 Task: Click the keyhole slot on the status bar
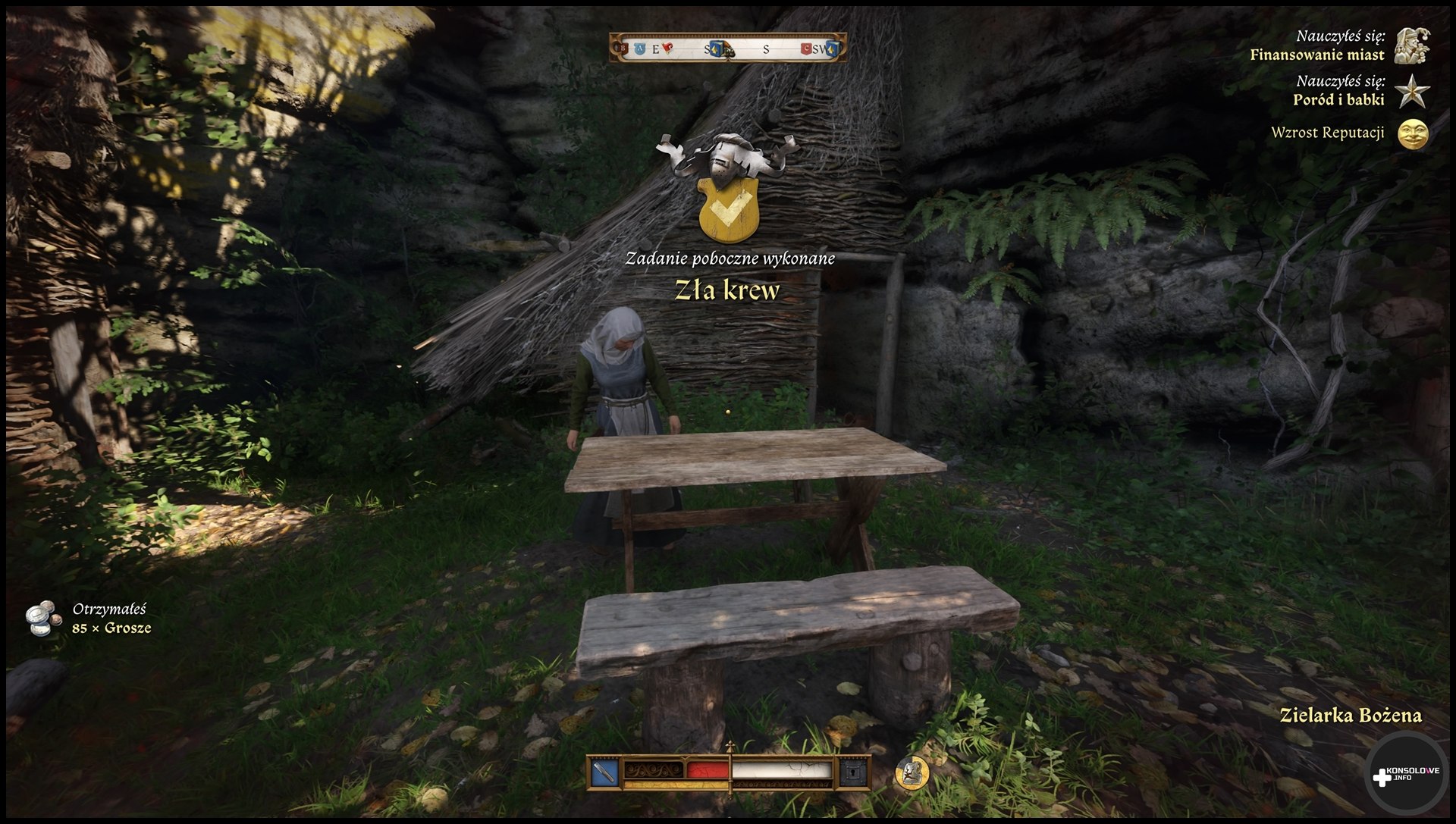854,772
